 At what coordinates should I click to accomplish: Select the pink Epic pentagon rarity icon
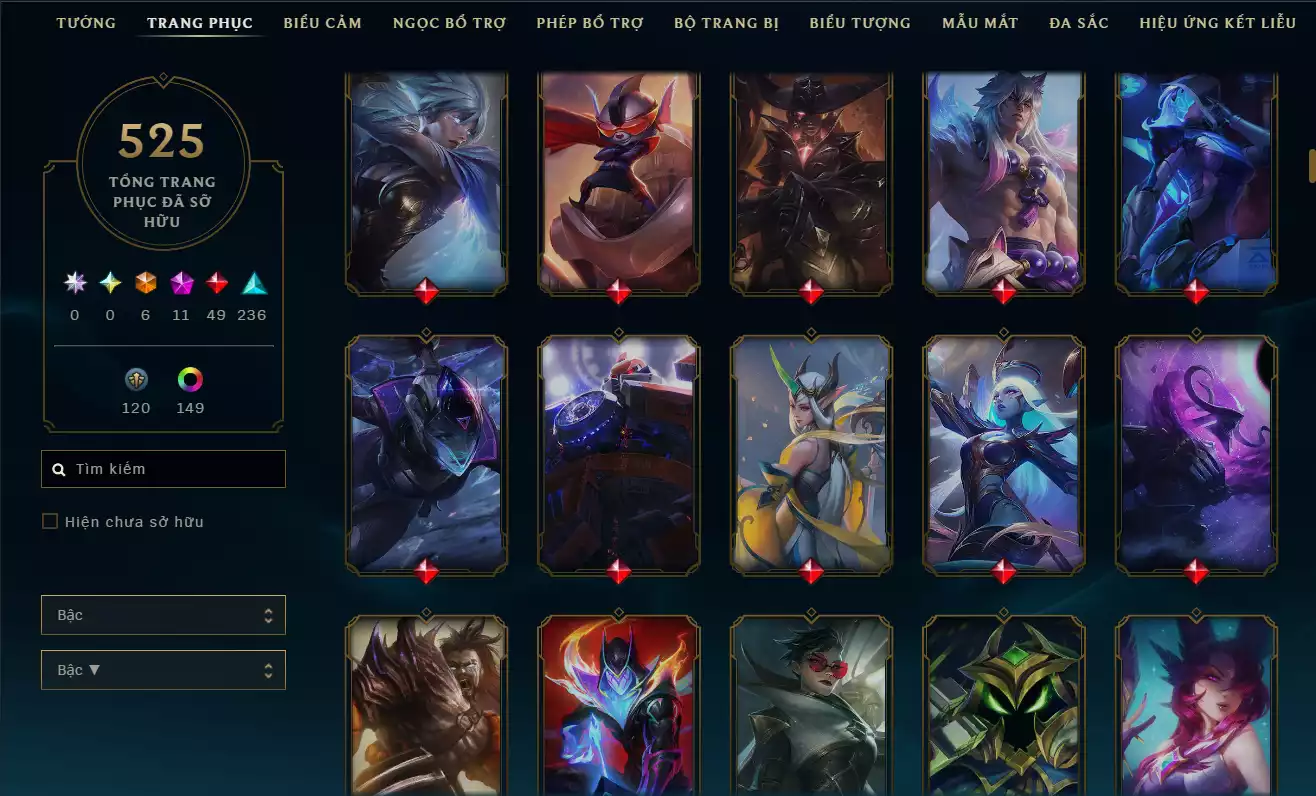181,283
